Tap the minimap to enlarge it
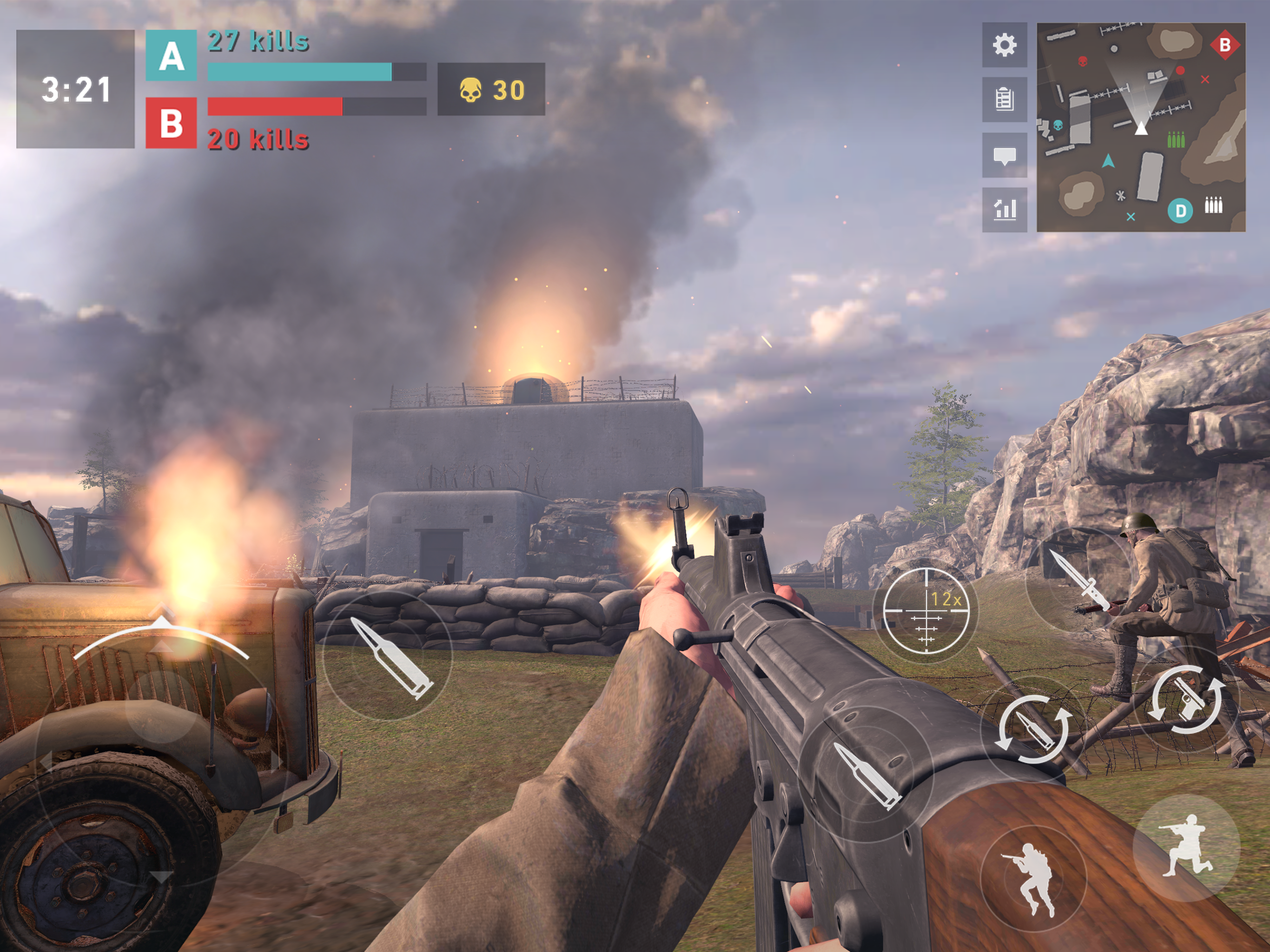 1141,127
